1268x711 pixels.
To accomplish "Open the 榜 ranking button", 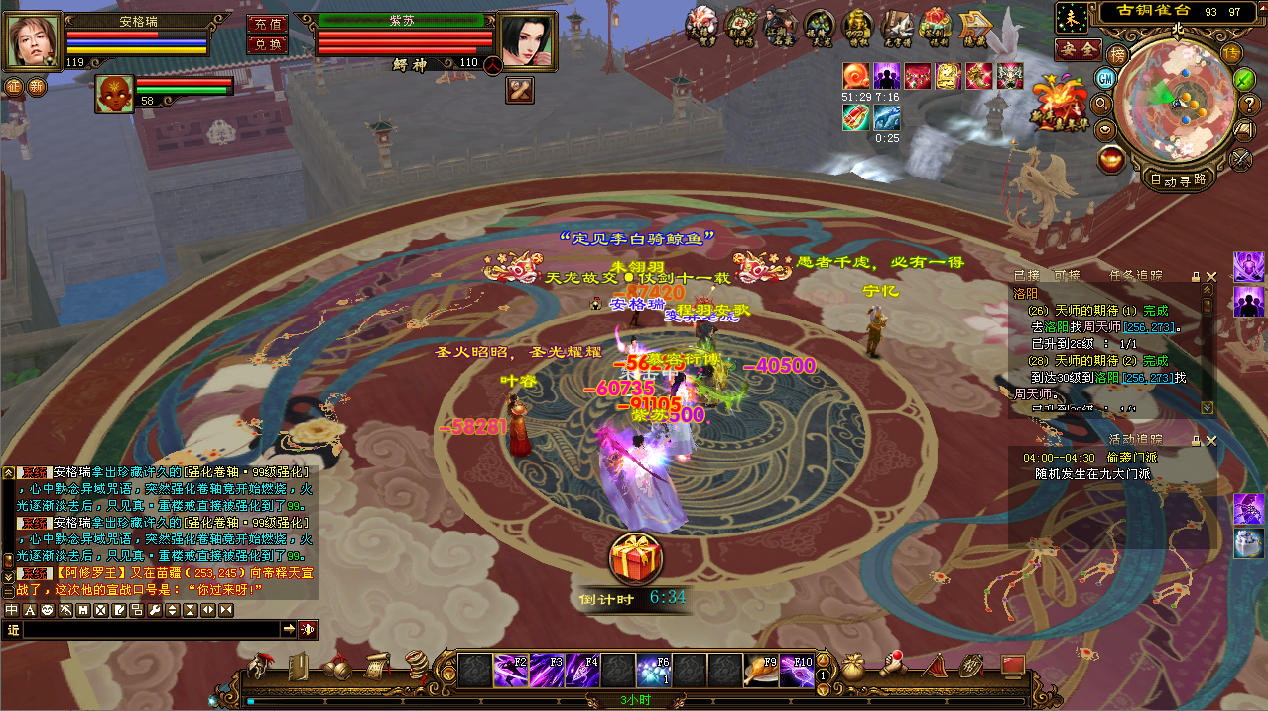I will (1118, 53).
